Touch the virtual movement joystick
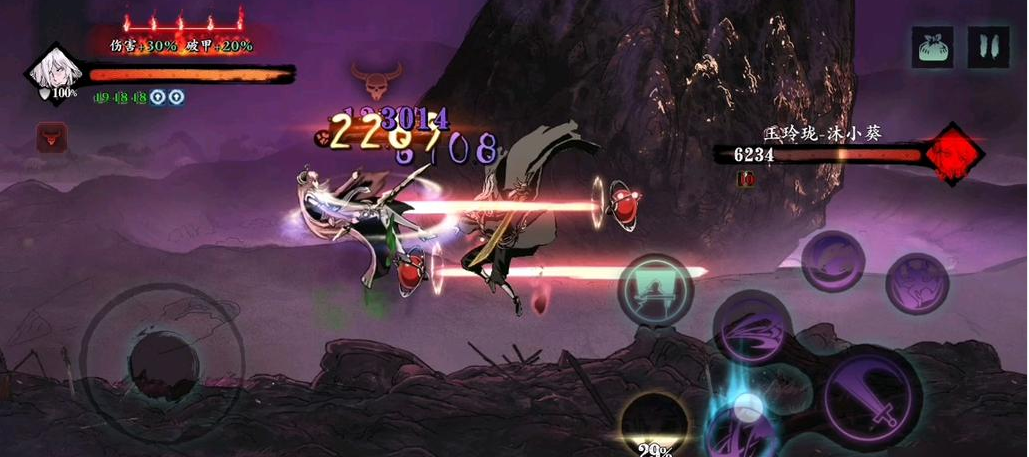The height and width of the screenshot is (457, 1029). coord(162,362)
